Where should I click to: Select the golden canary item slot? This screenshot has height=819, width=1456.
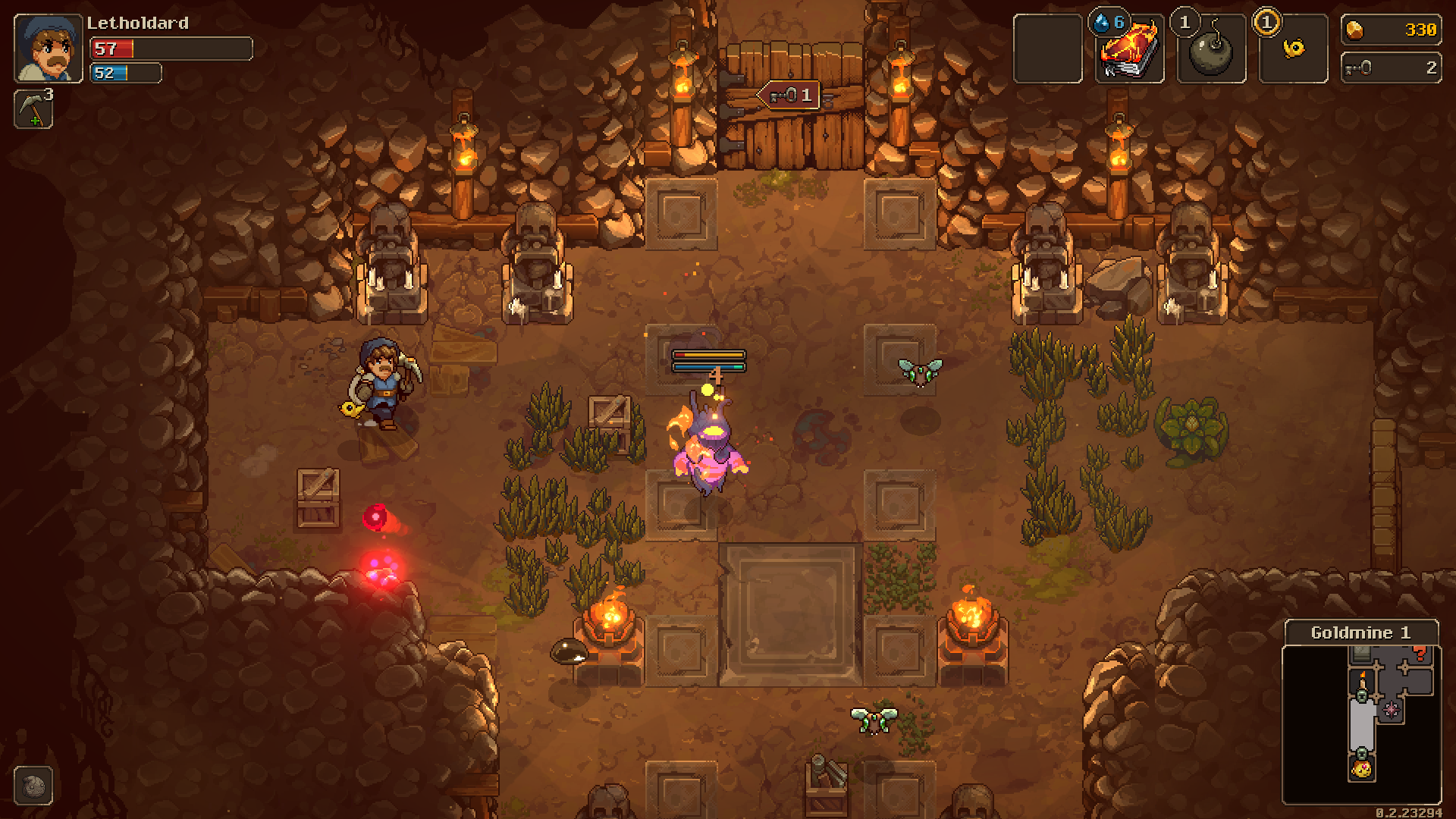(1293, 49)
